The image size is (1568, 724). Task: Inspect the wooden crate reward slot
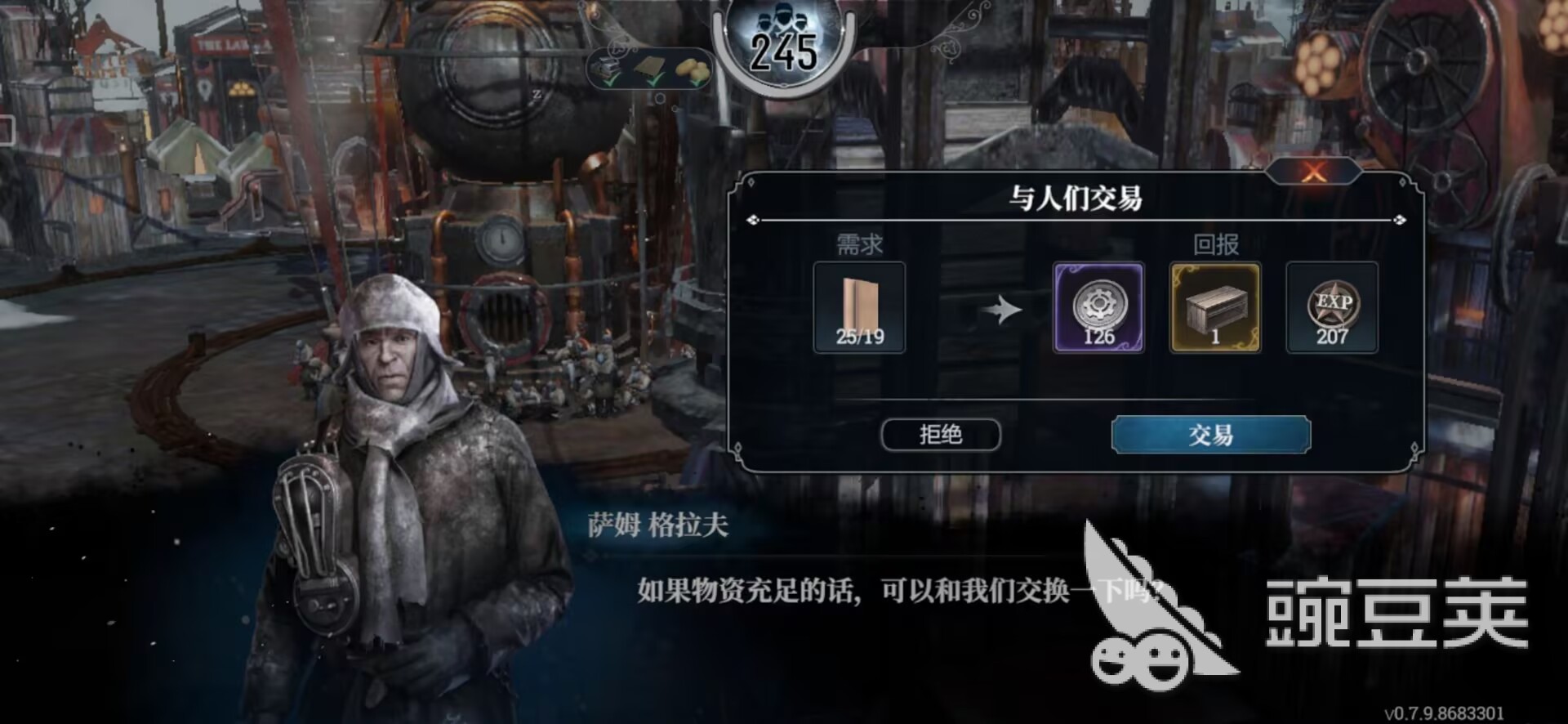1215,307
